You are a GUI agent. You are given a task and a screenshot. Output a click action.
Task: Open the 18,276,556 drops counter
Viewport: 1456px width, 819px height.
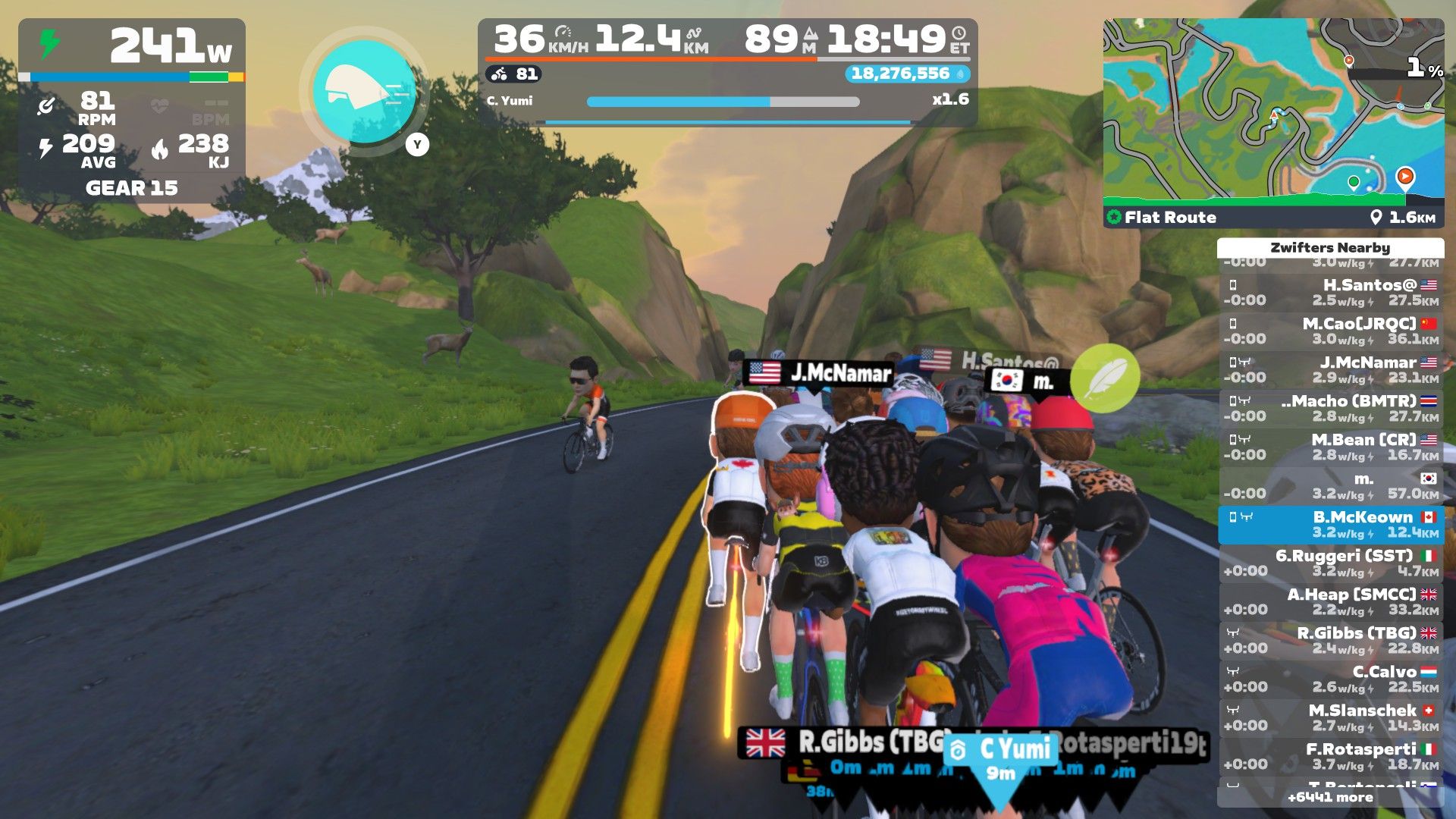click(907, 74)
